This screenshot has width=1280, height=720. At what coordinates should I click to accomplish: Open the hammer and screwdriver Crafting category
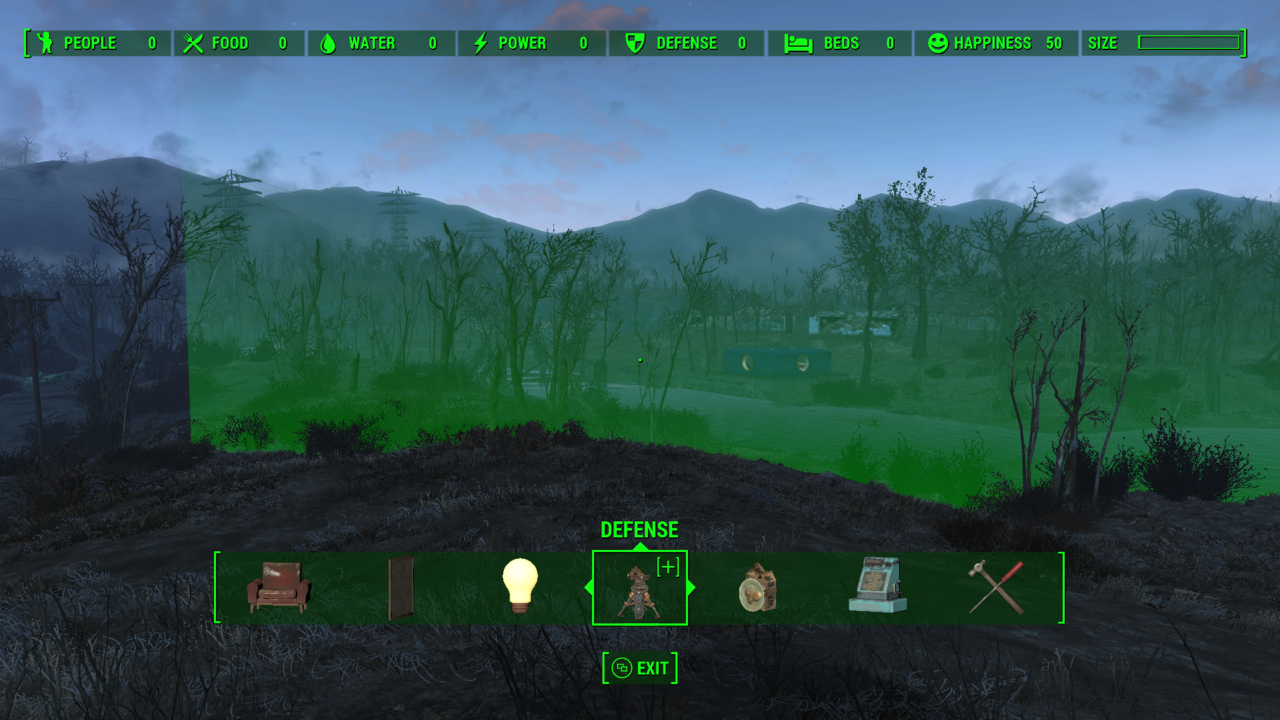coord(996,587)
